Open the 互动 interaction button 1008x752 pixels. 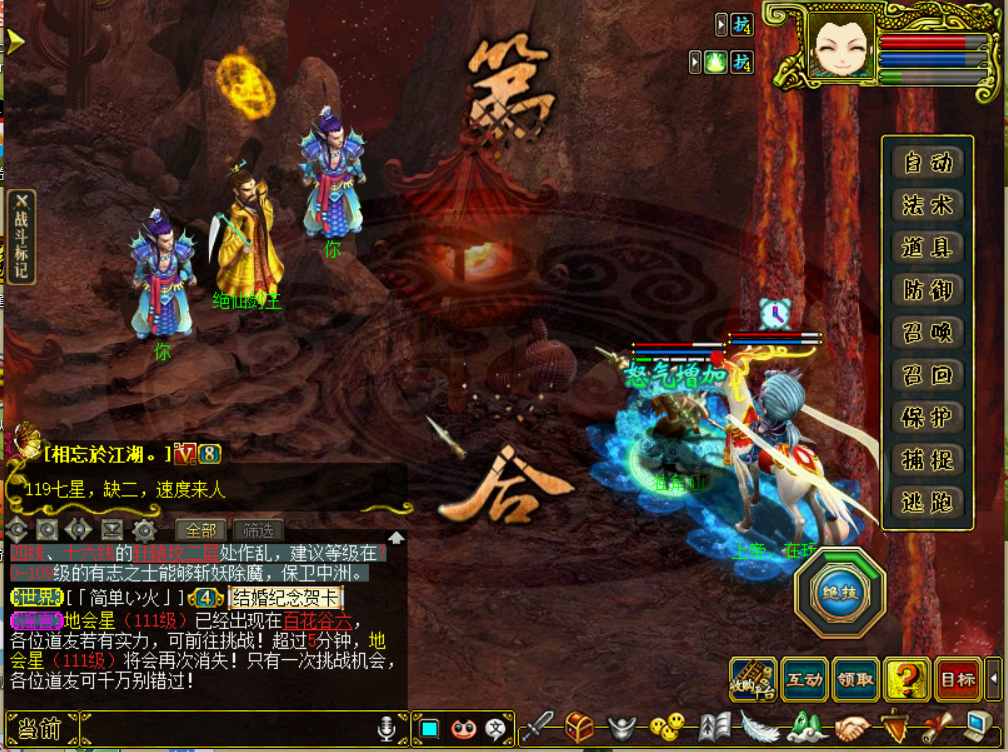click(x=803, y=679)
